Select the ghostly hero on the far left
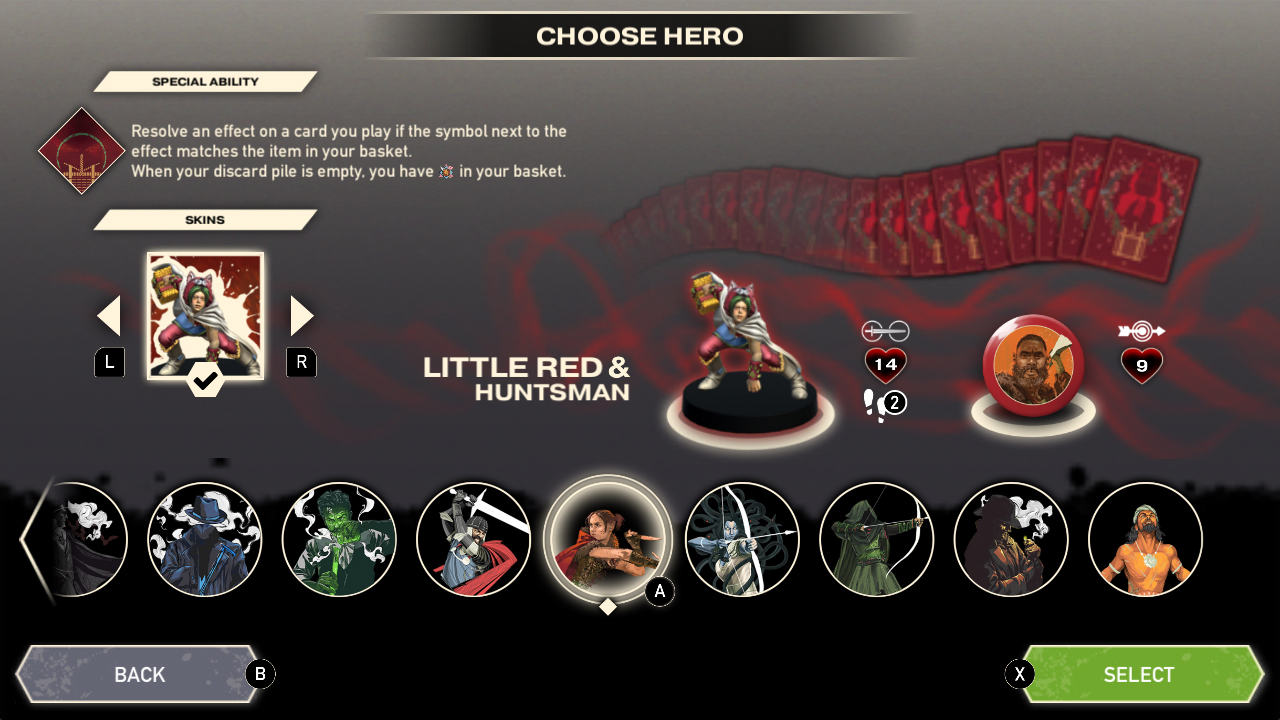 pos(75,540)
